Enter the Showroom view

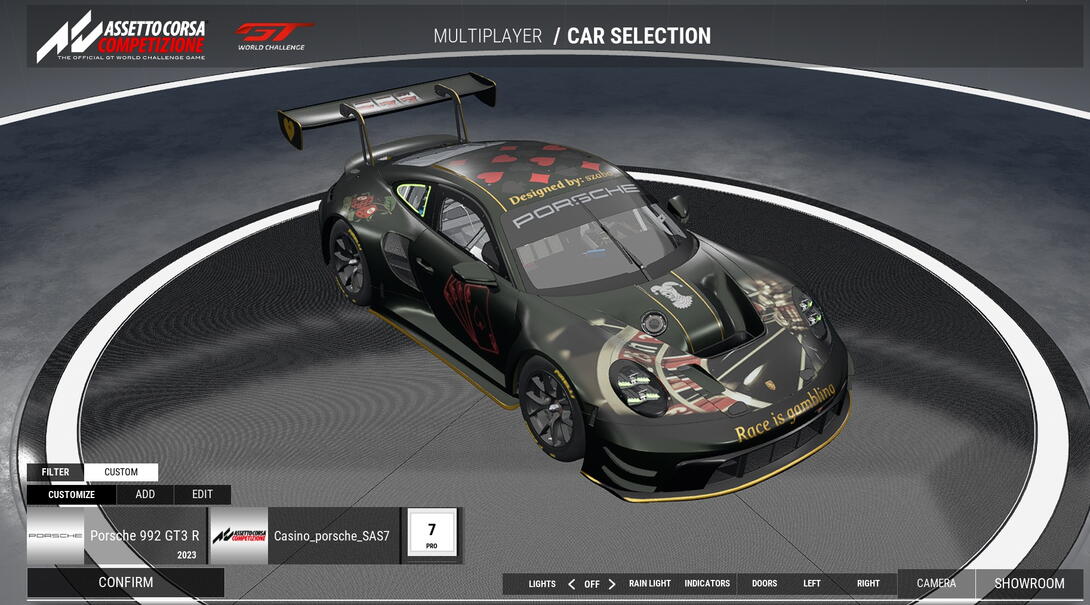[x=1029, y=583]
